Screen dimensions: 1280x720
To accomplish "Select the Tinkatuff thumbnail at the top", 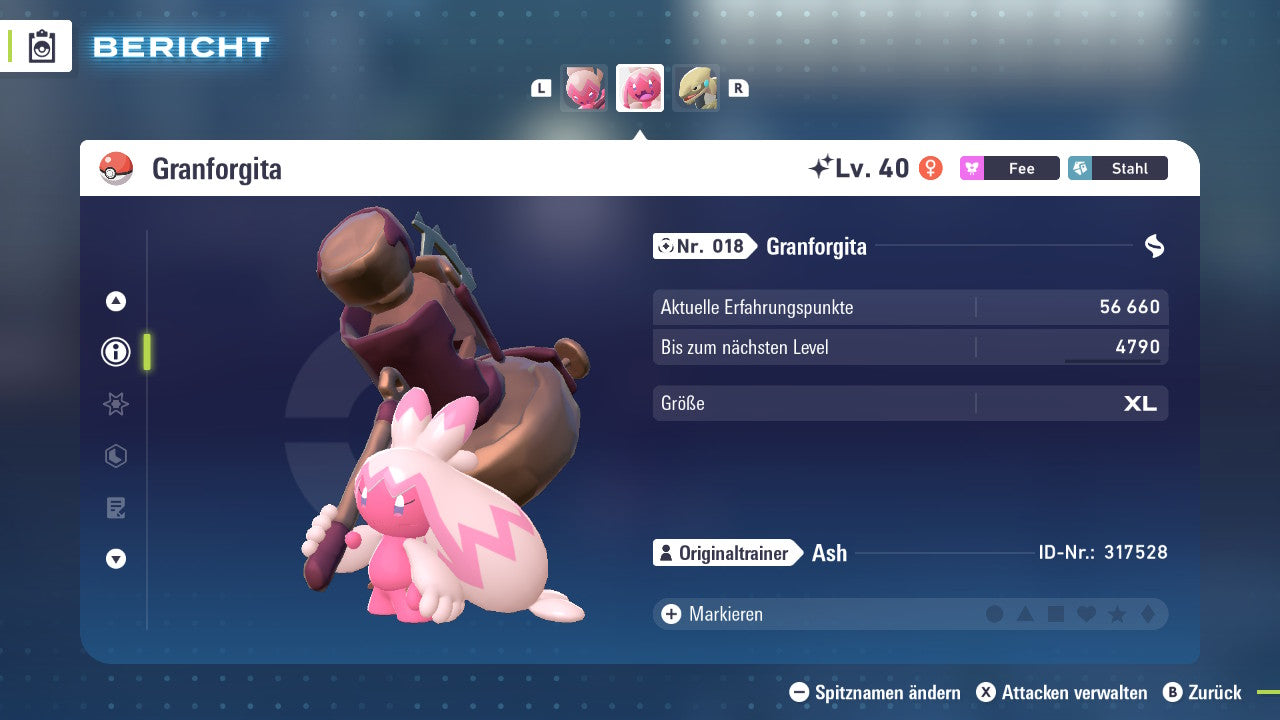I will pos(639,88).
